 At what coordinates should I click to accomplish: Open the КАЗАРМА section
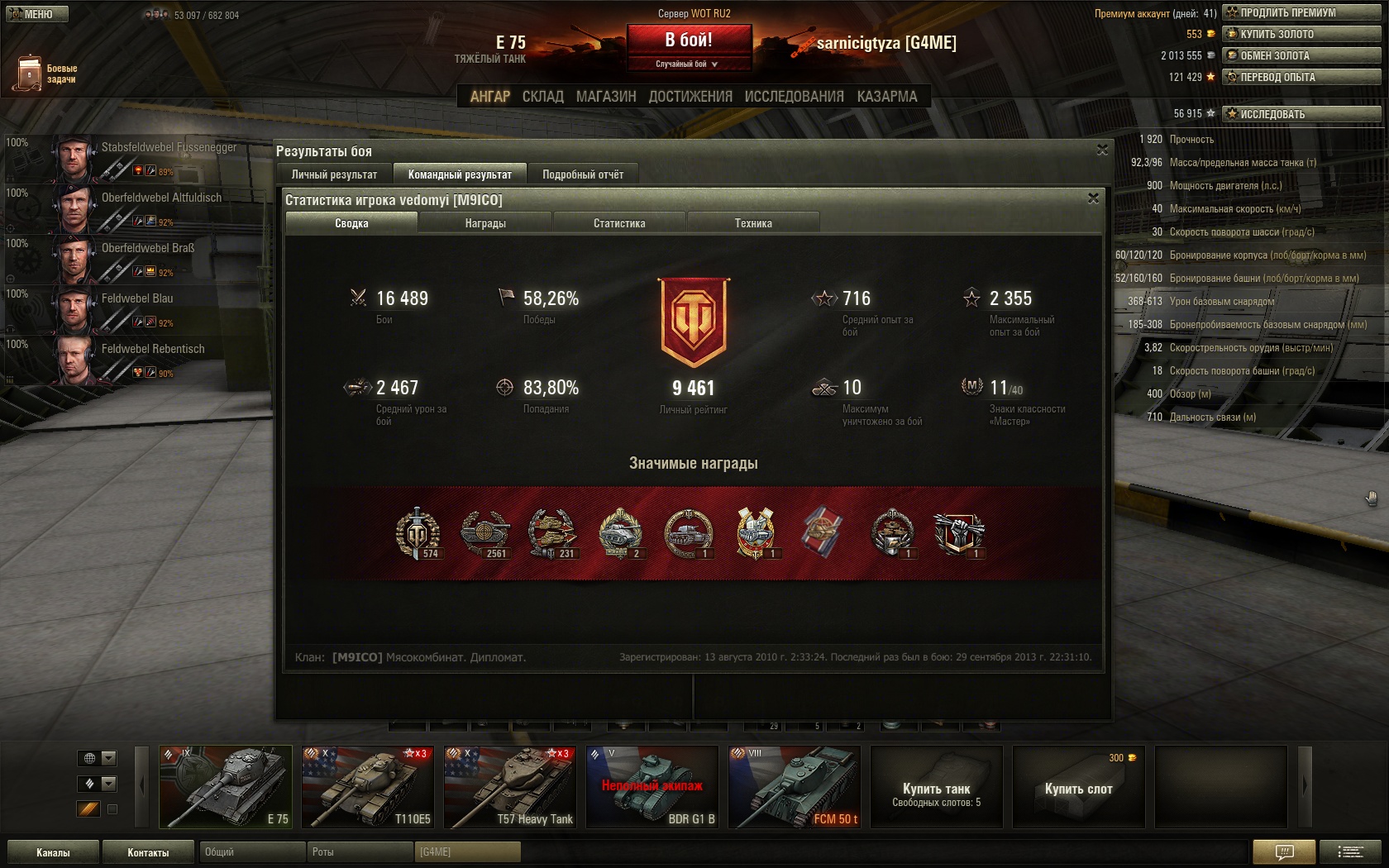886,97
